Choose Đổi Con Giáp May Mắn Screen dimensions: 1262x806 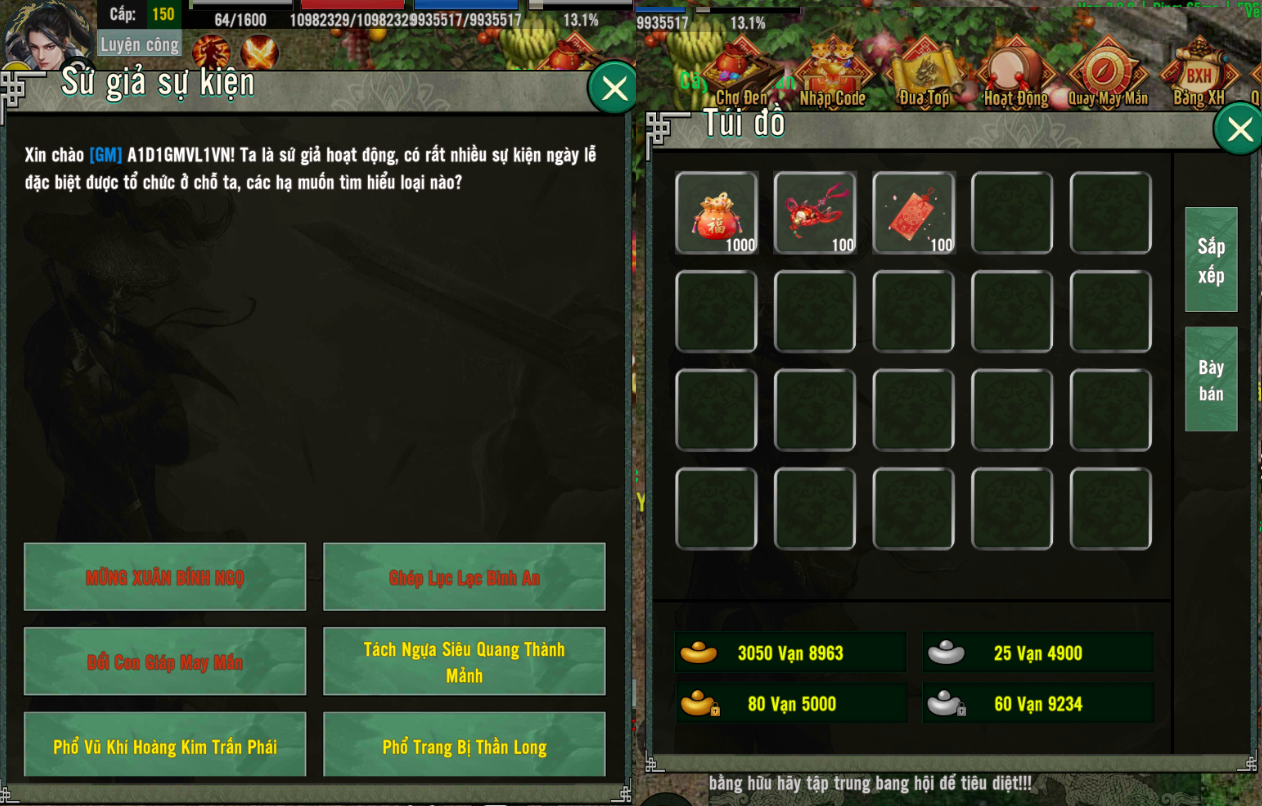[x=165, y=661]
